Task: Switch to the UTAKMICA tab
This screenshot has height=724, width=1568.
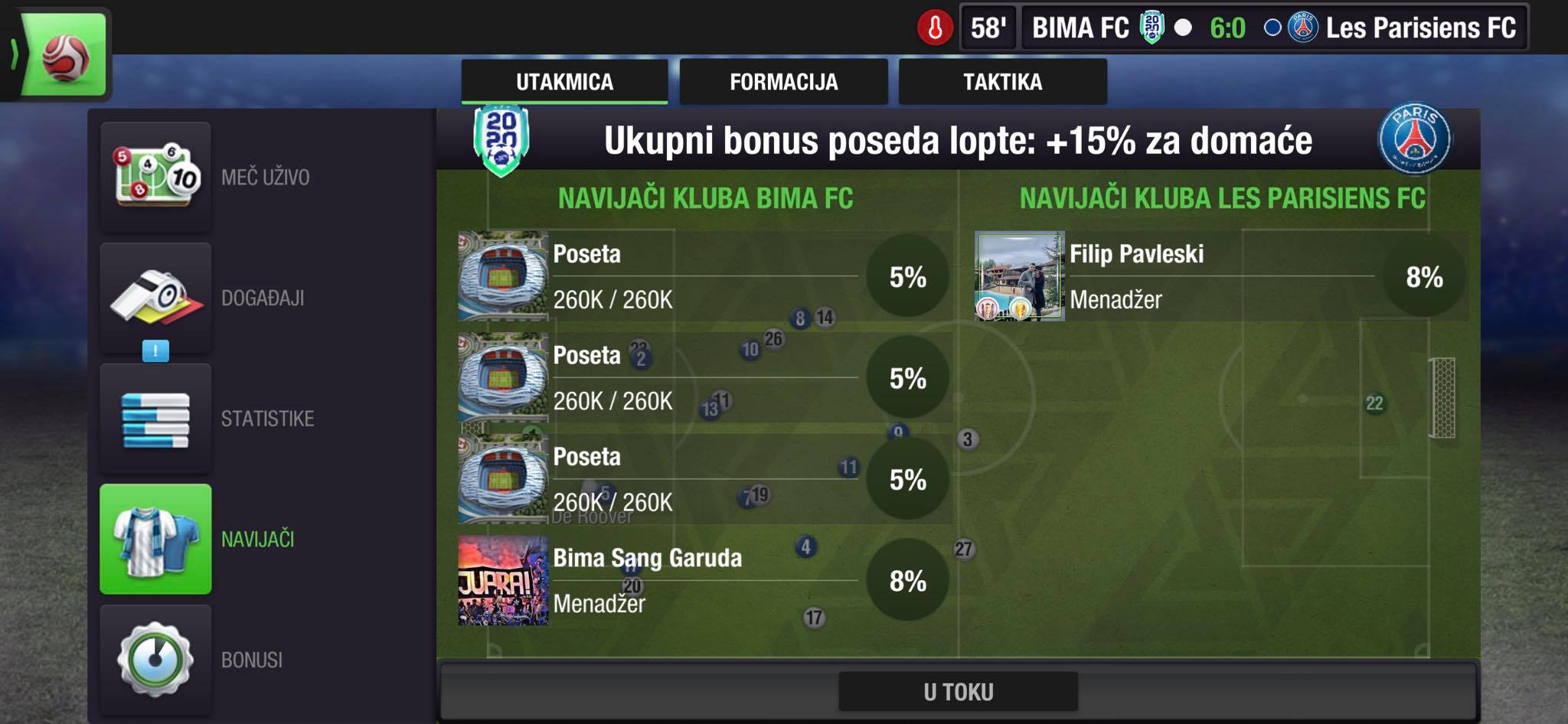Action: click(564, 82)
